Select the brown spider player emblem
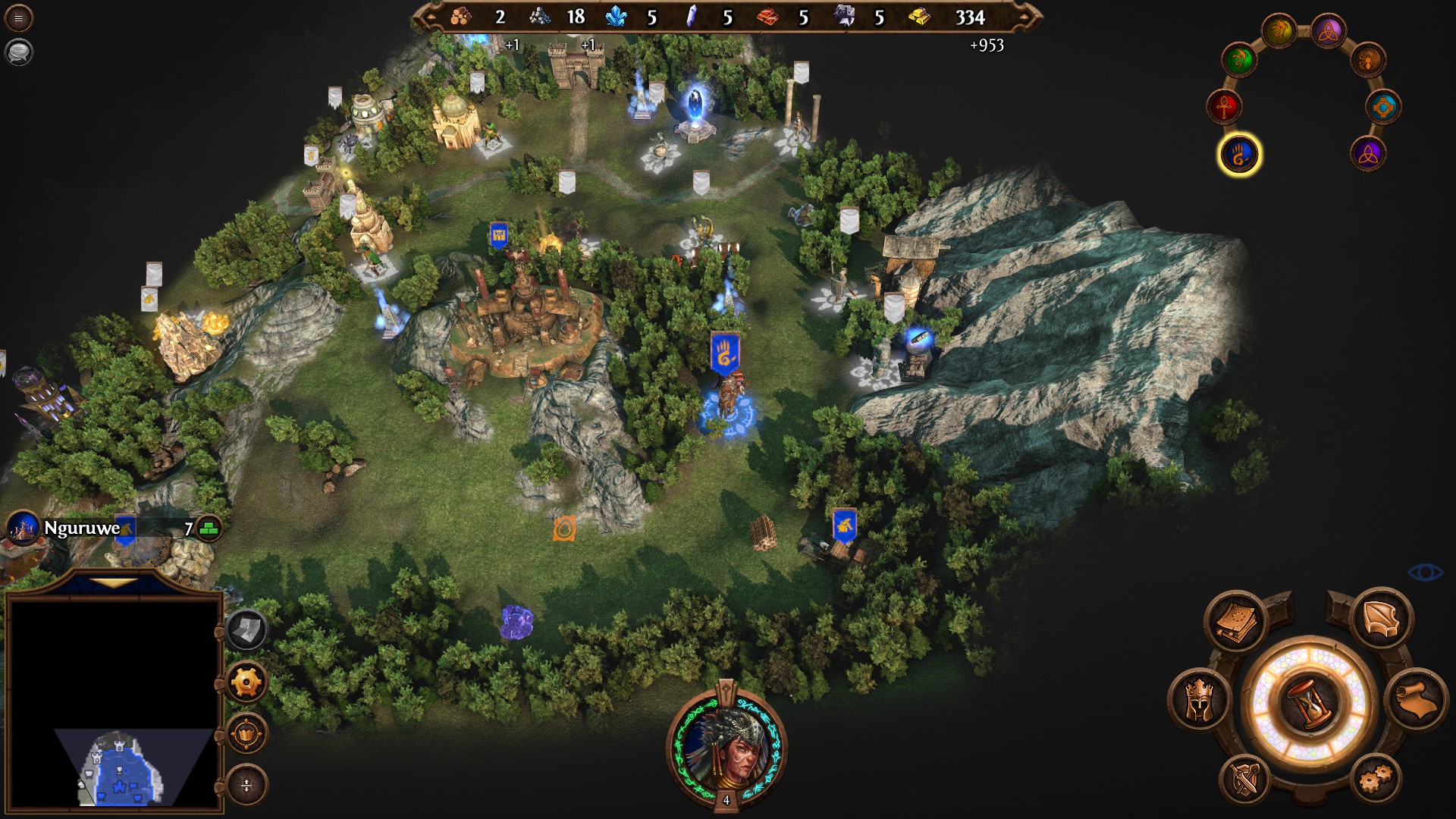 tap(1368, 61)
